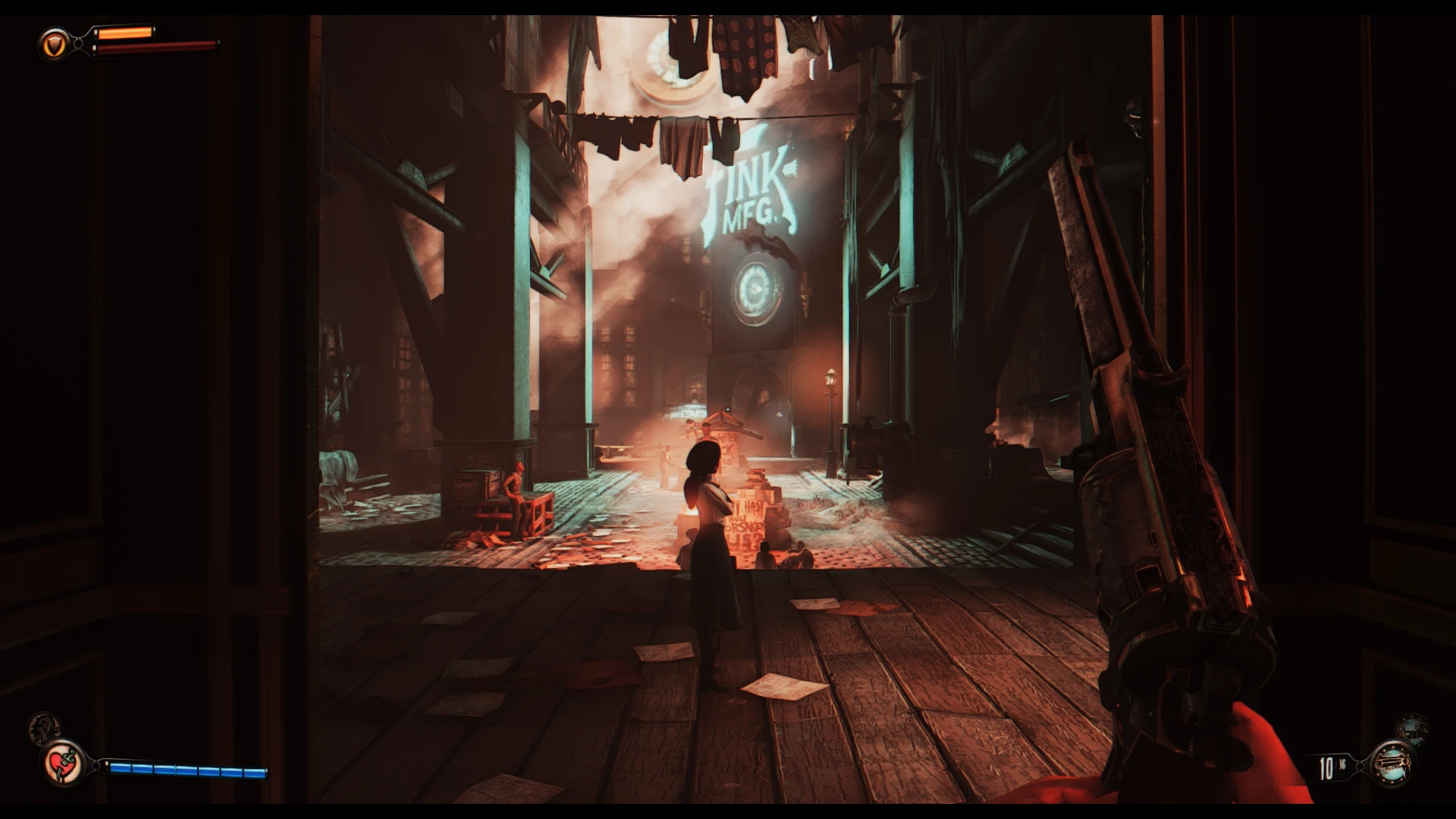
Task: Select the heart-and-dagger vigor icon
Action: click(63, 763)
